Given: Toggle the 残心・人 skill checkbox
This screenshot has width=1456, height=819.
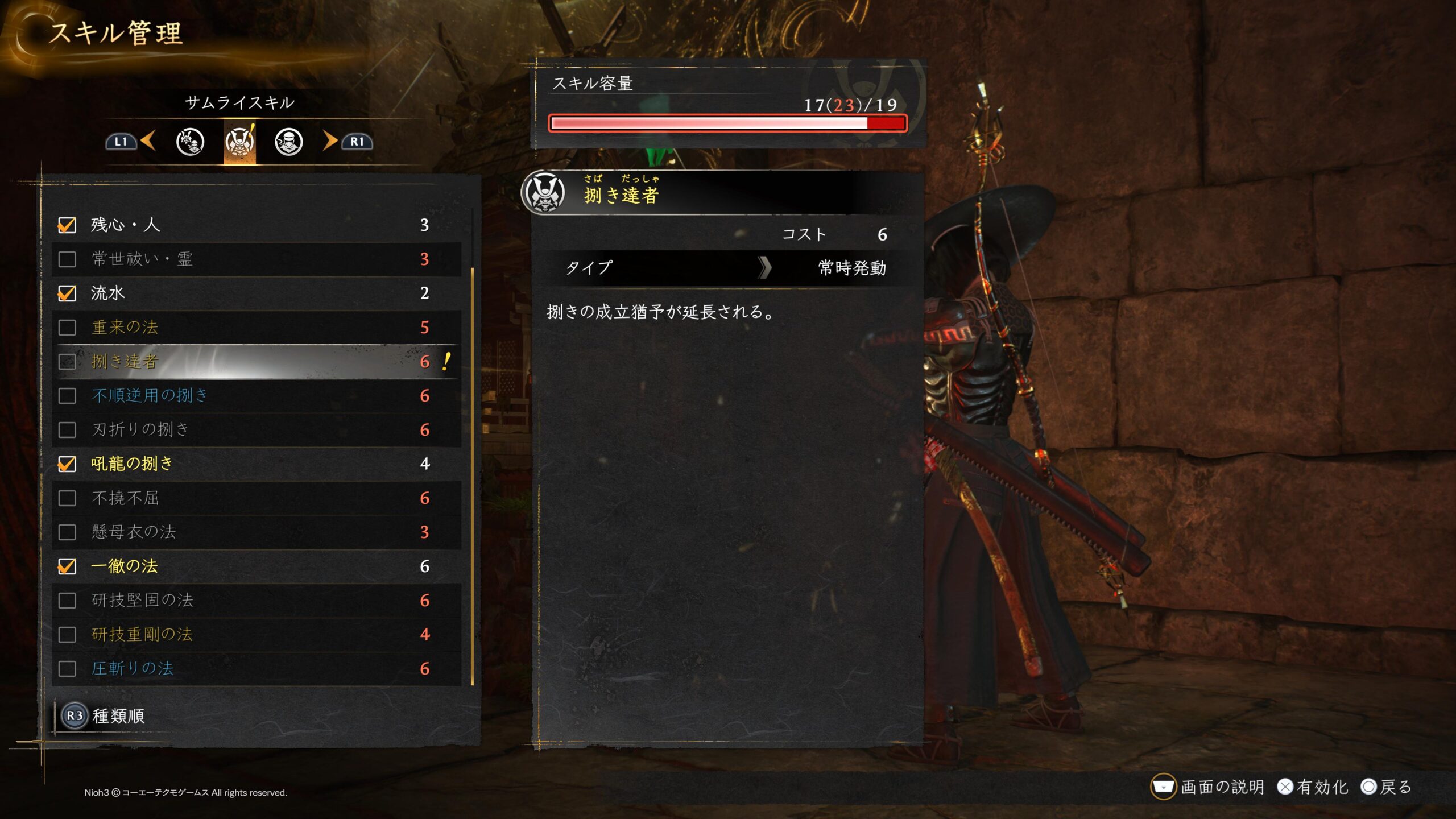Looking at the screenshot, I should click(67, 225).
